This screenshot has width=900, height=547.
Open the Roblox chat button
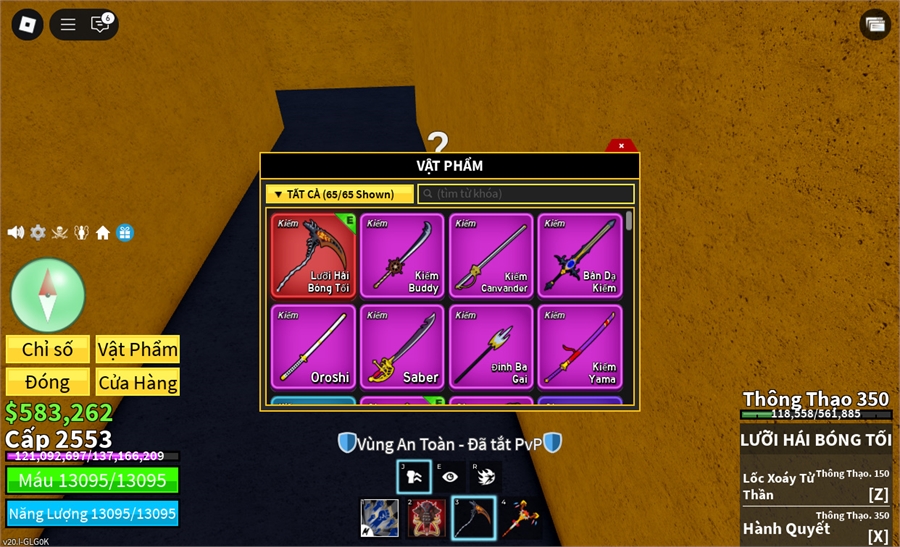pyautogui.click(x=100, y=24)
